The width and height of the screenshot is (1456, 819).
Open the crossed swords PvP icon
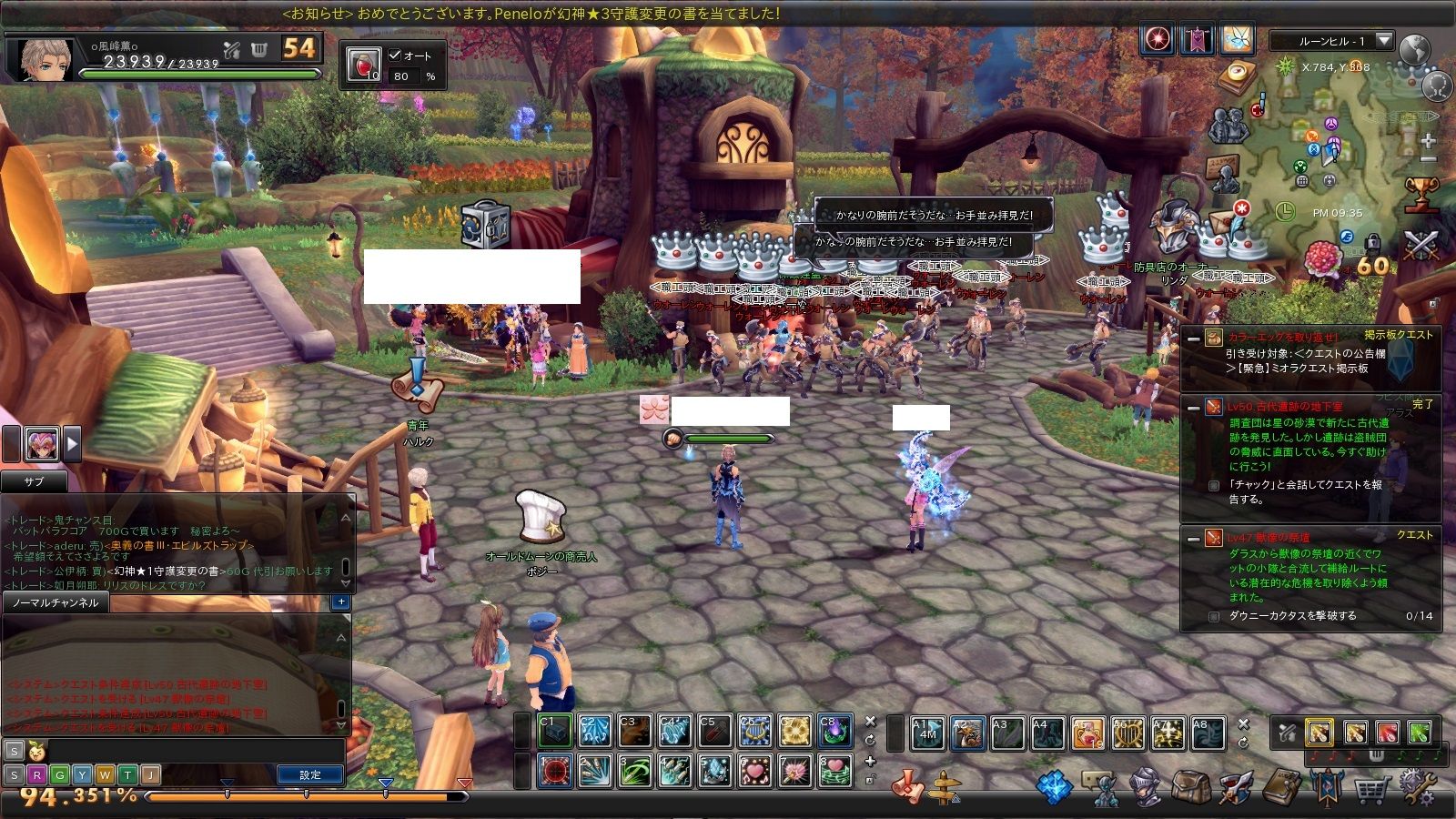point(1420,246)
